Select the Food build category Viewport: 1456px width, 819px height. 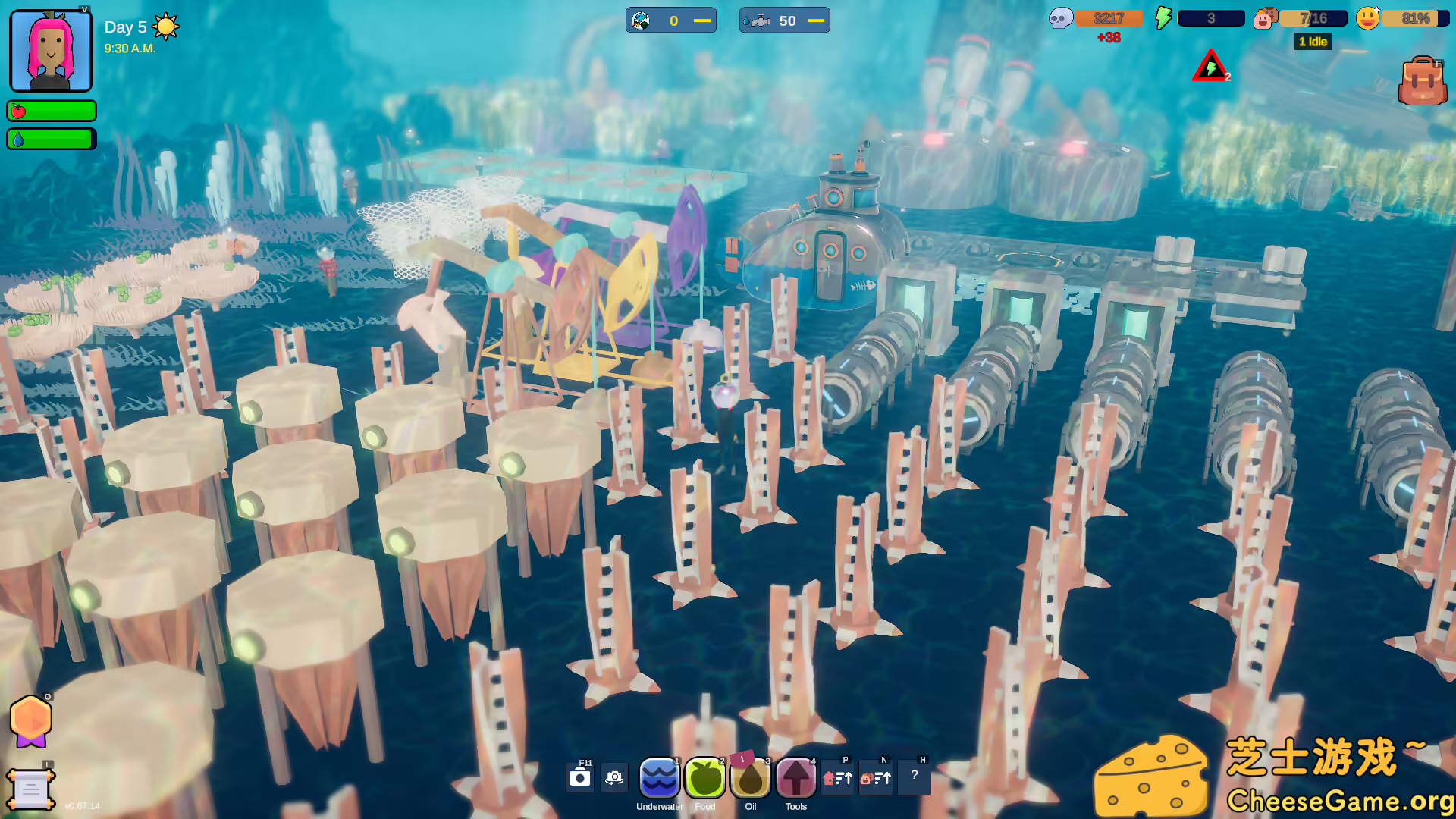pyautogui.click(x=704, y=777)
